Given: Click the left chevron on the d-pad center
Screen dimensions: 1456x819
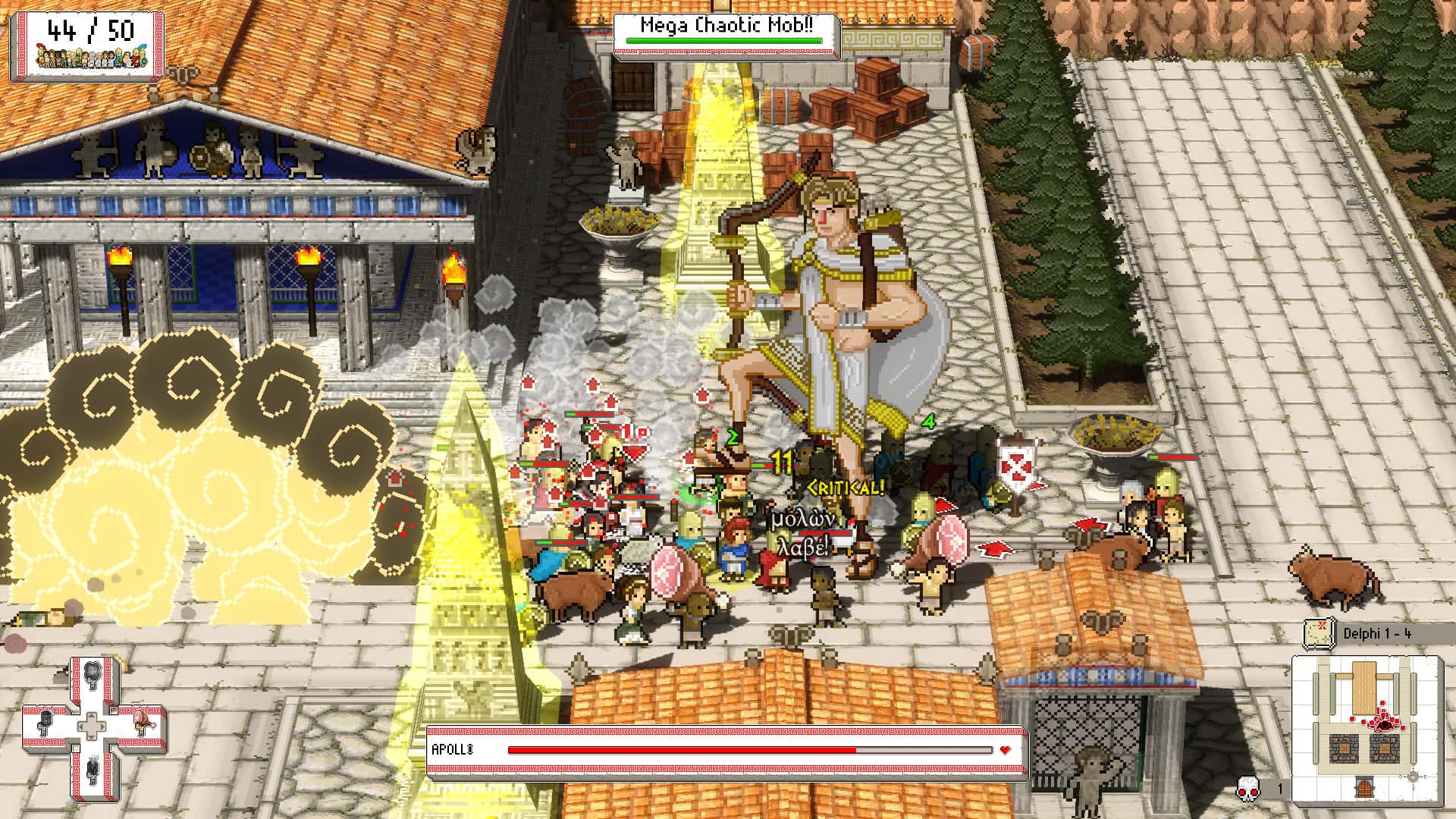Looking at the screenshot, I should [81, 726].
